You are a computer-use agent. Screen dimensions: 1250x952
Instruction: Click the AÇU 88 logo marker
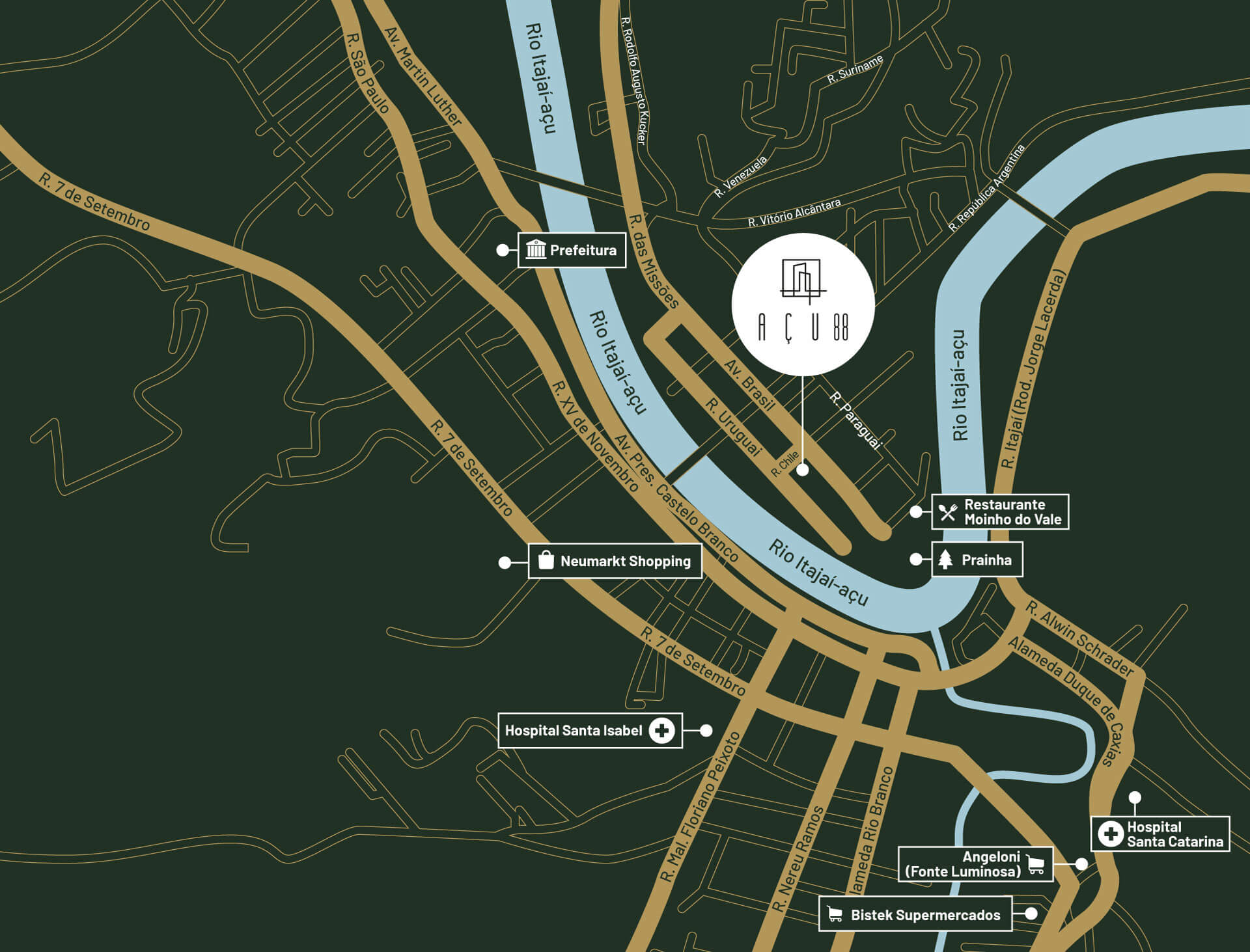pyautogui.click(x=803, y=305)
